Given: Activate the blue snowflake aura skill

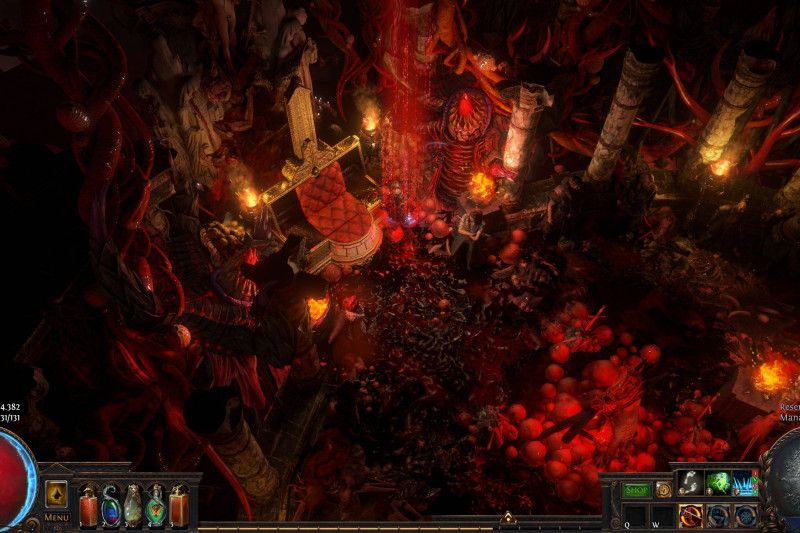Looking at the screenshot, I should (x=745, y=516).
